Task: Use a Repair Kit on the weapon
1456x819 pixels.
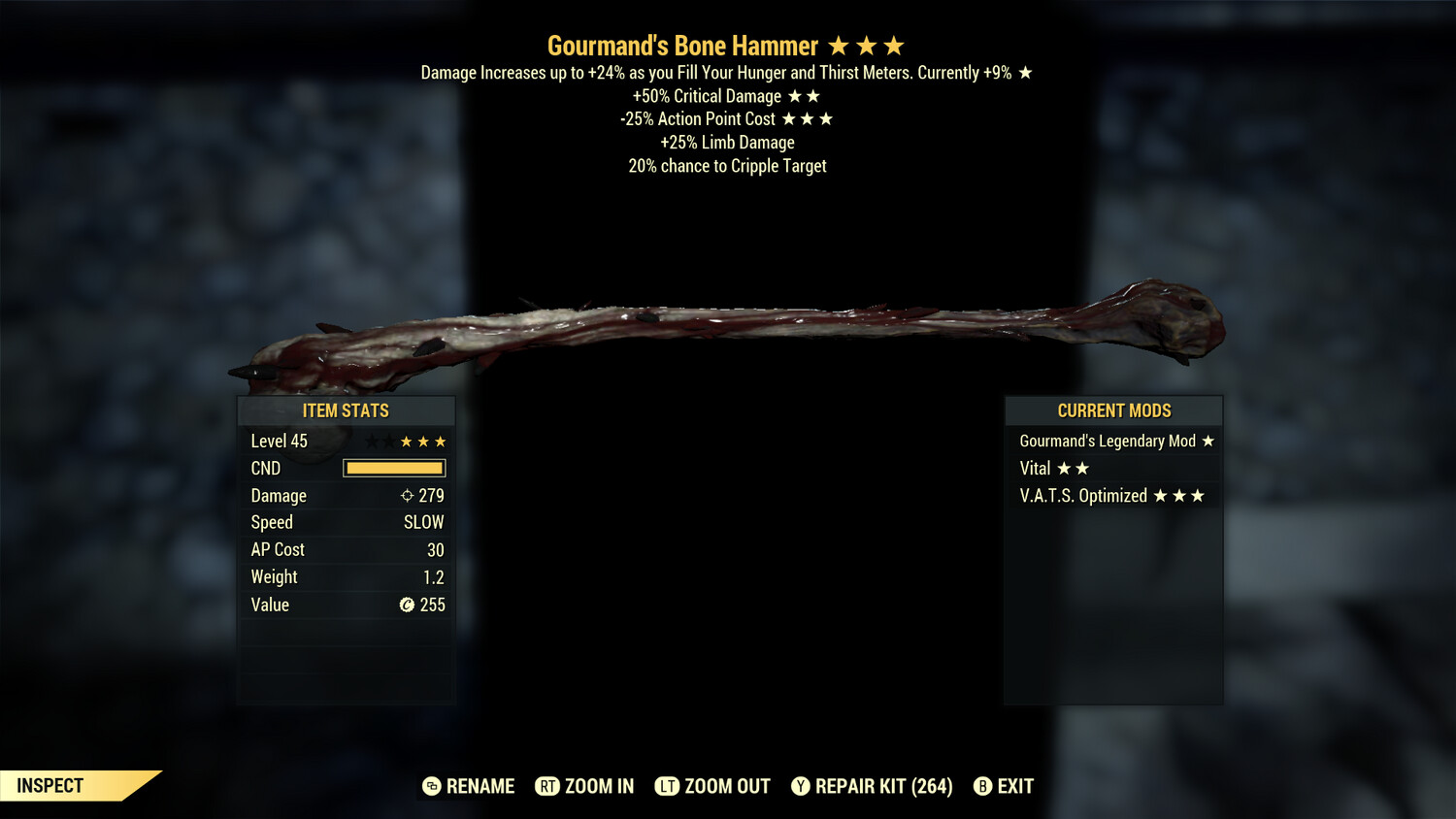Action: [872, 786]
